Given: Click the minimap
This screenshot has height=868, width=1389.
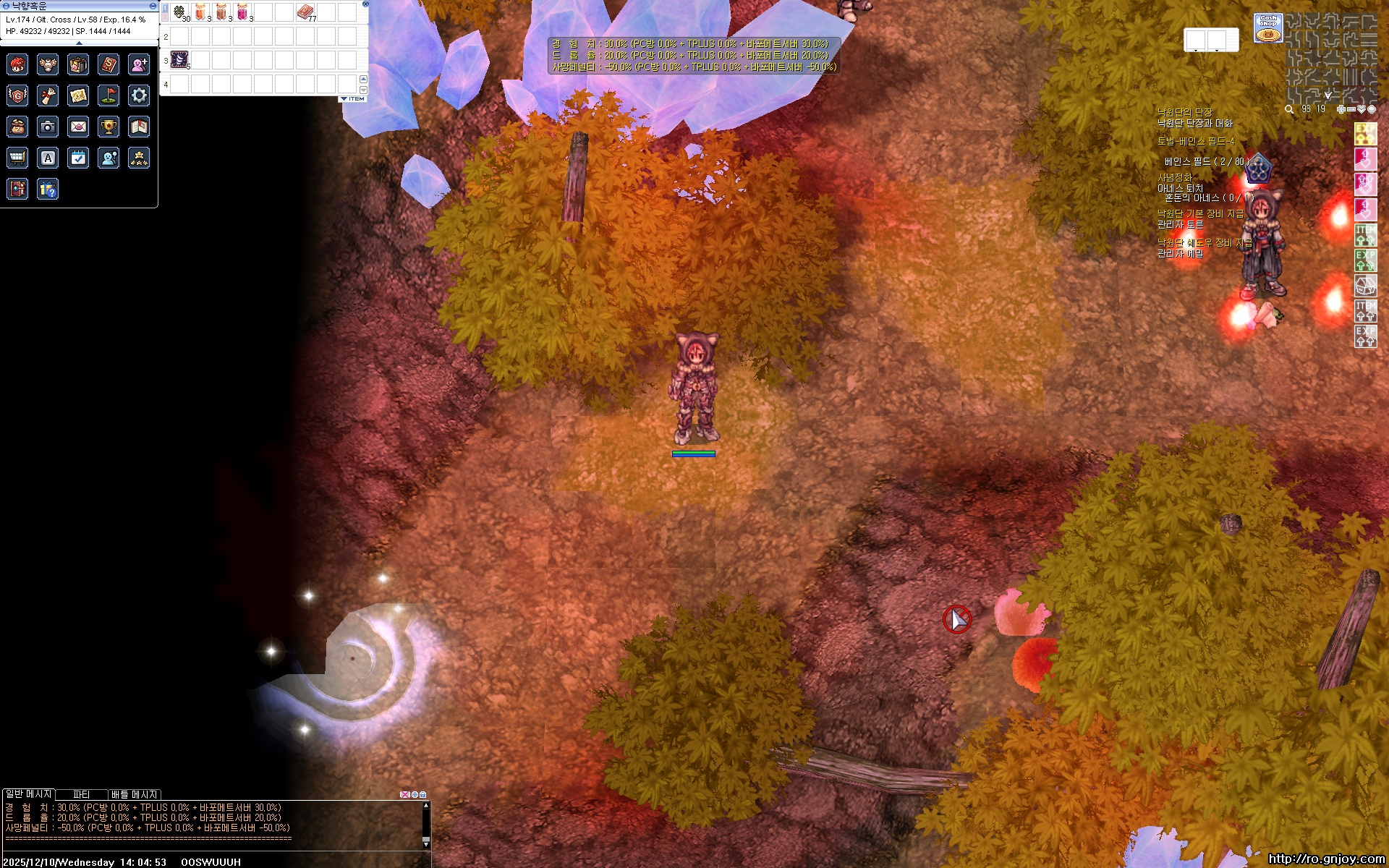Looking at the screenshot, I should 1331,56.
